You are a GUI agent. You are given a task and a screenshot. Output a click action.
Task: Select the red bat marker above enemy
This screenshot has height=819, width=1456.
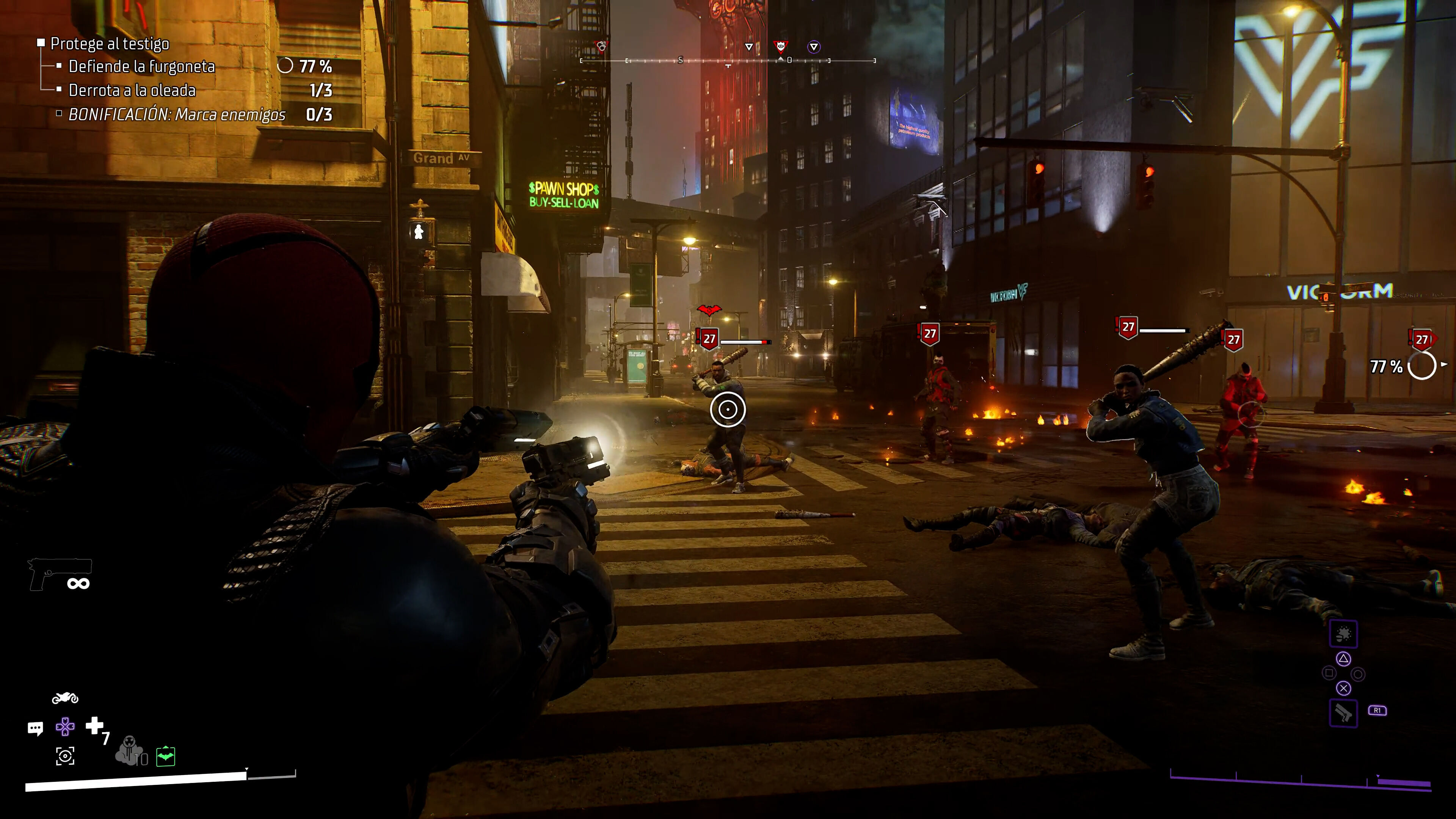(x=709, y=310)
